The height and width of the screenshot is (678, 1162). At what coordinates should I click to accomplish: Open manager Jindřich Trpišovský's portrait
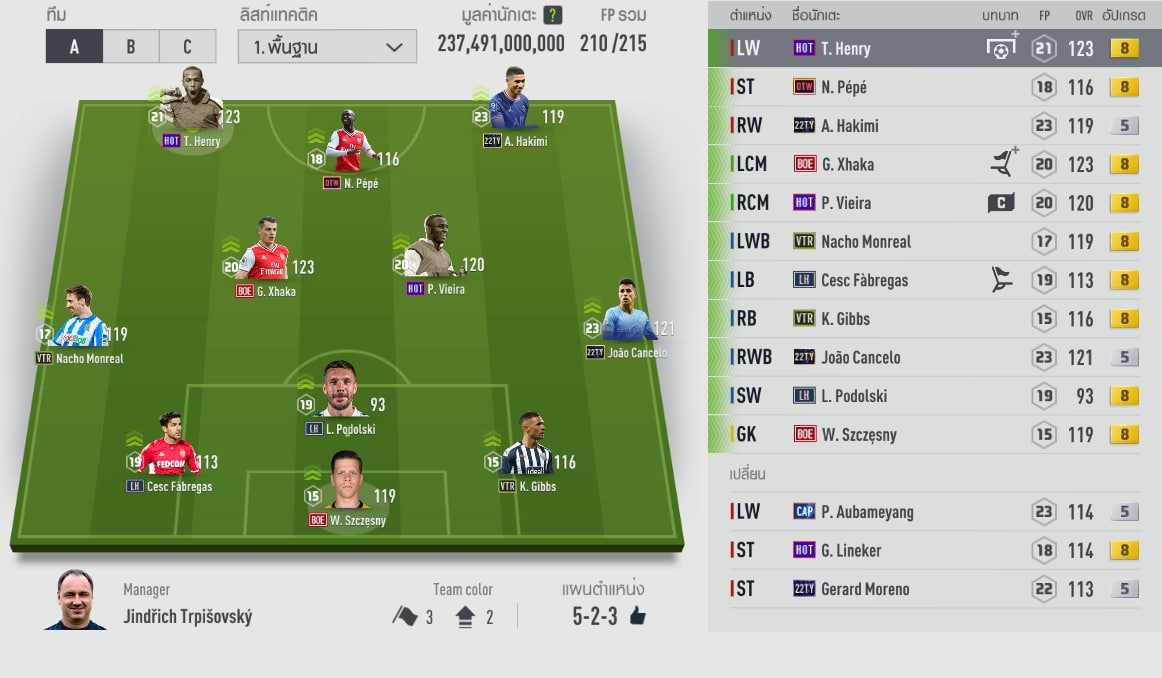75,599
